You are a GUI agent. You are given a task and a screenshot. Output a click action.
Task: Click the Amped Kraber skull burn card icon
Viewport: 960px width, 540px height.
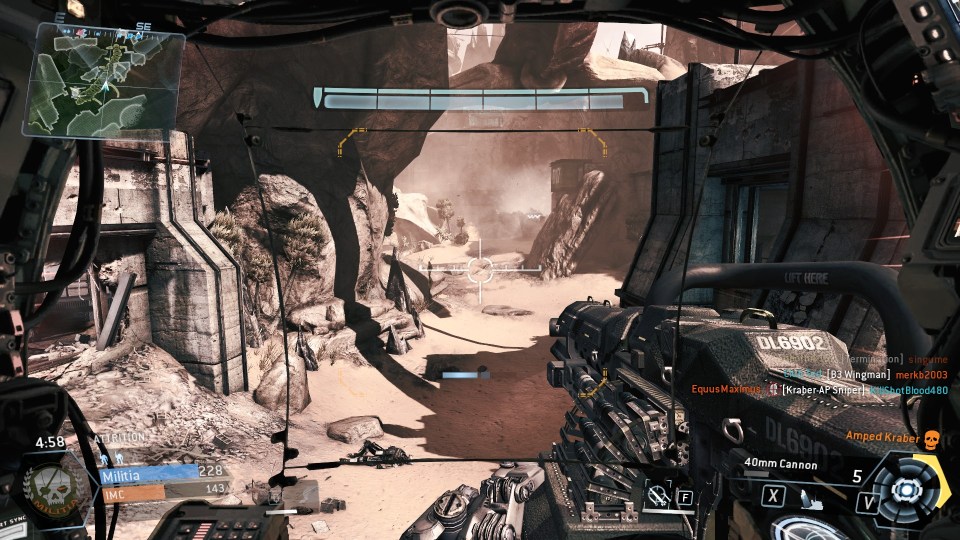click(931, 437)
